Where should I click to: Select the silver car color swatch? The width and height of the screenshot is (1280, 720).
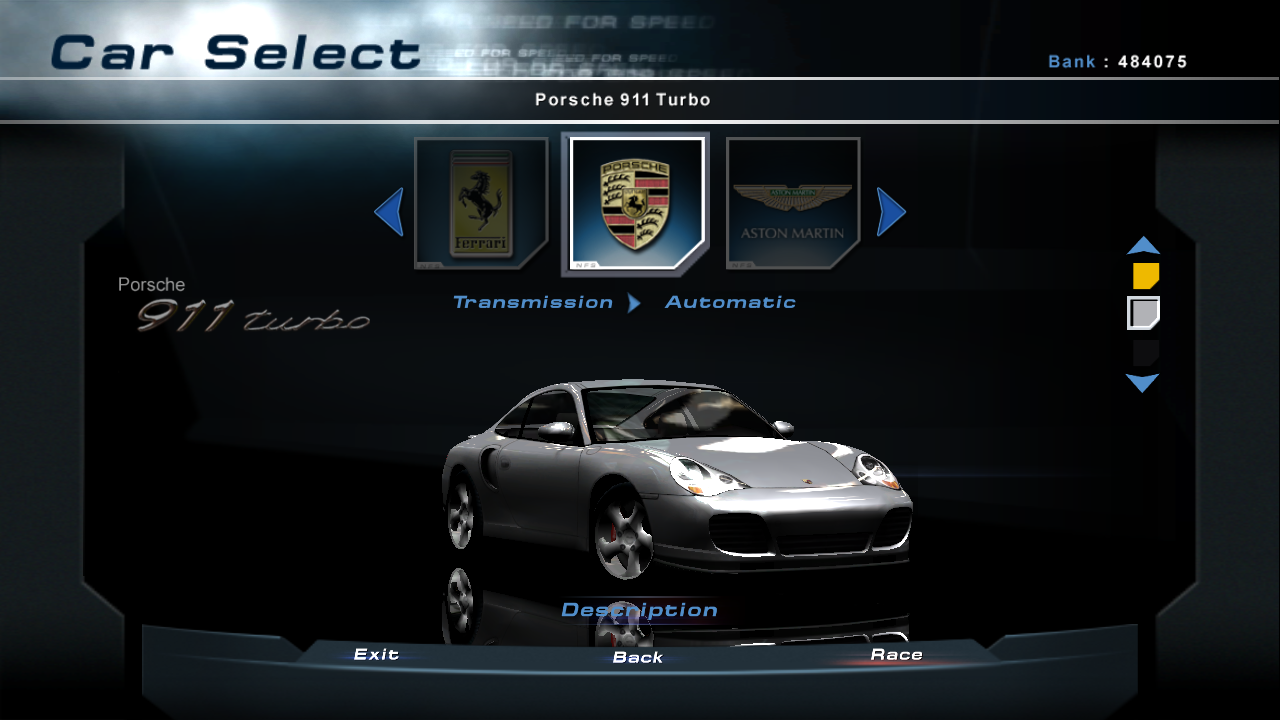pos(1143,313)
